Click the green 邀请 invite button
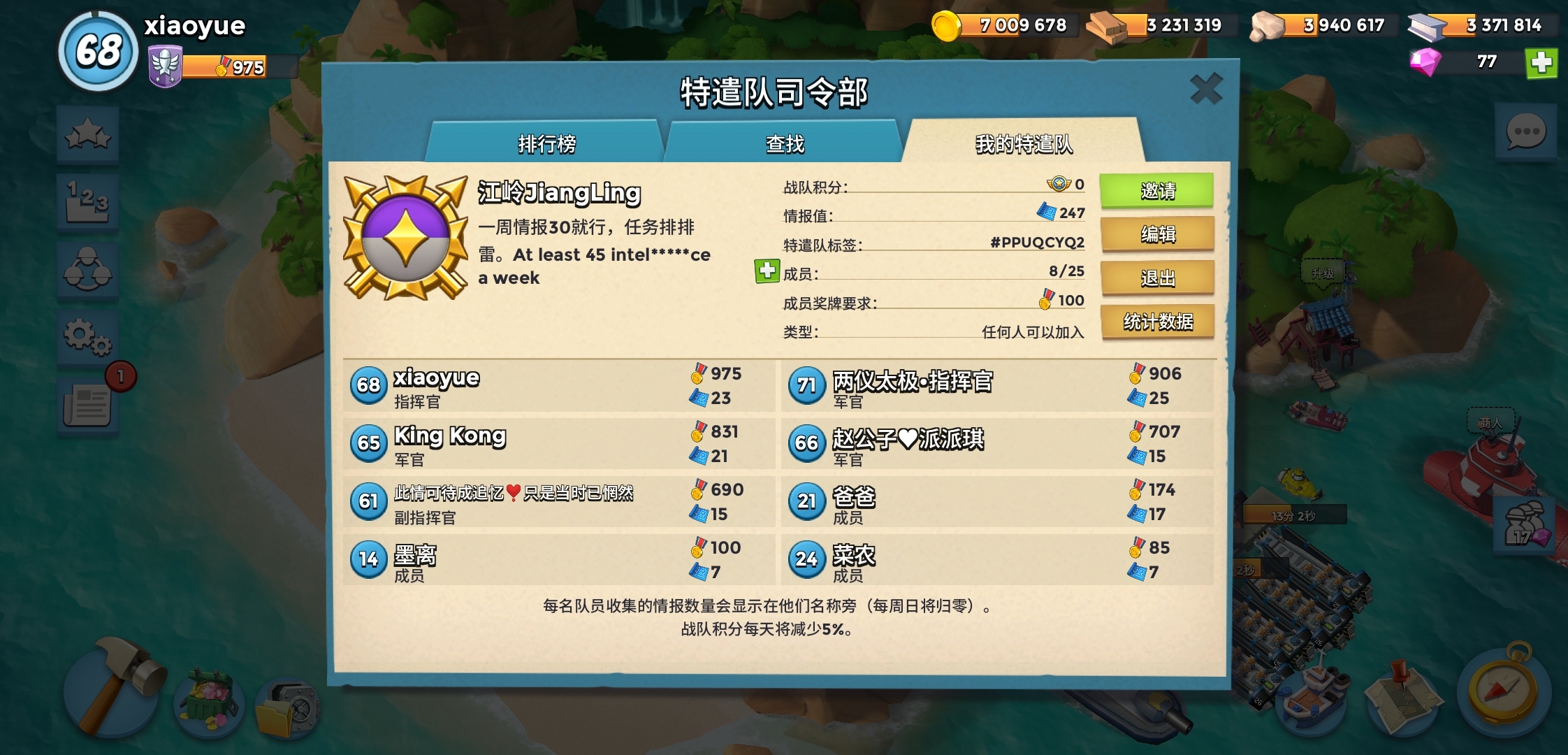This screenshot has height=755, width=1568. 1158,191
